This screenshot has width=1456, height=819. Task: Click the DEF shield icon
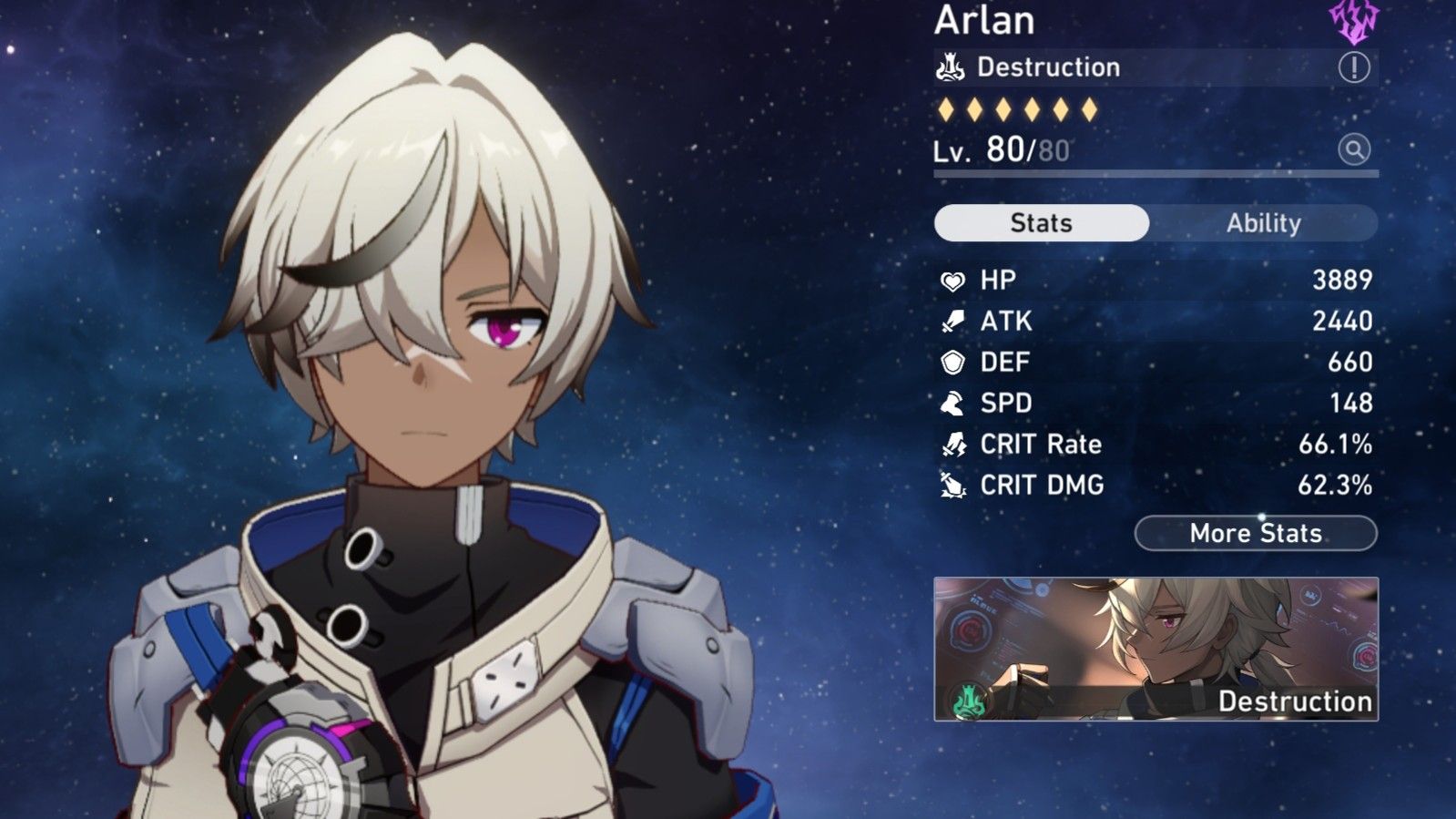[953, 362]
